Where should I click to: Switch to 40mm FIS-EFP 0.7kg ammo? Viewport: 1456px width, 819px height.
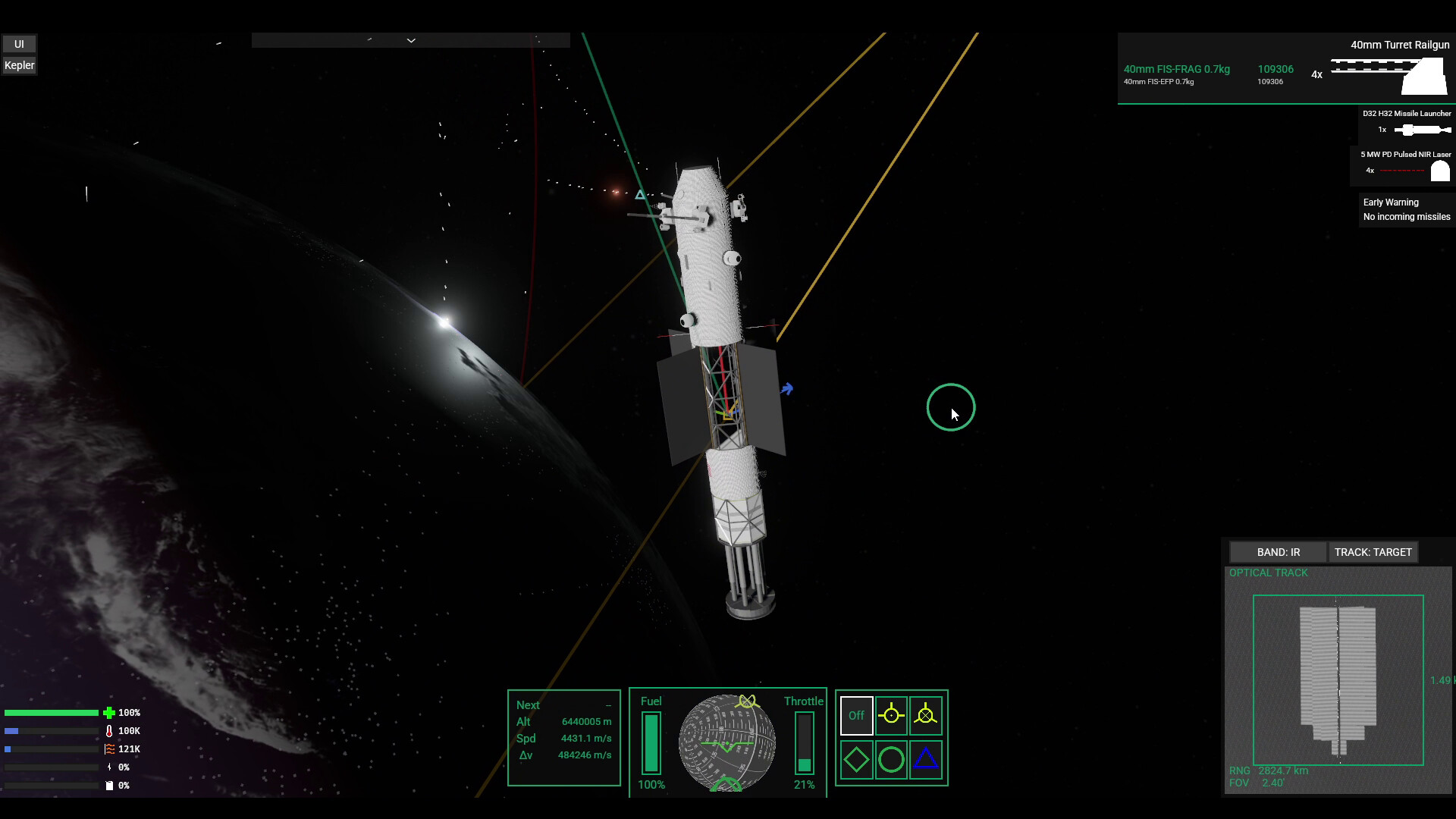1159,82
